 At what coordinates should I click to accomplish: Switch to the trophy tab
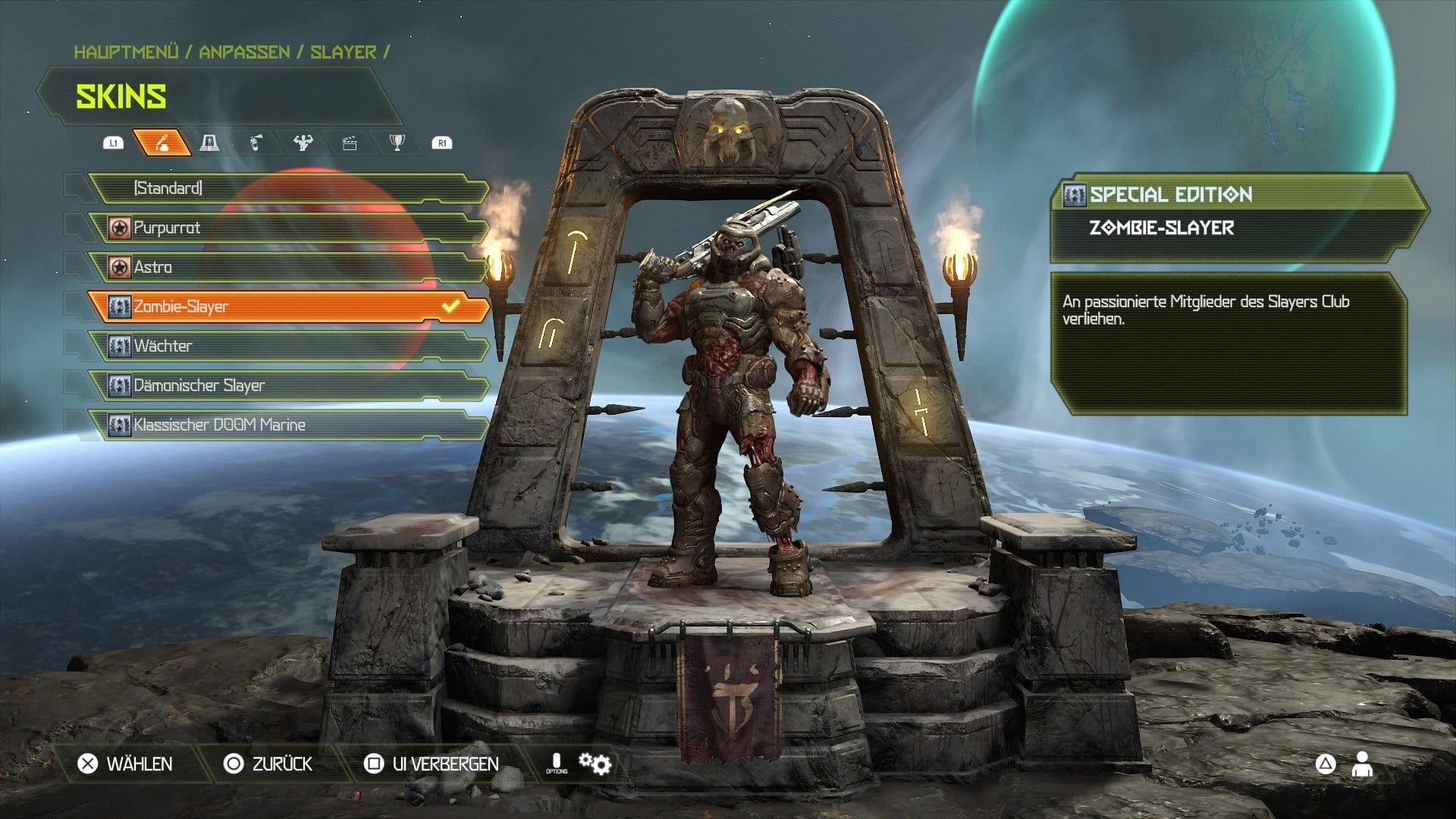click(x=397, y=143)
